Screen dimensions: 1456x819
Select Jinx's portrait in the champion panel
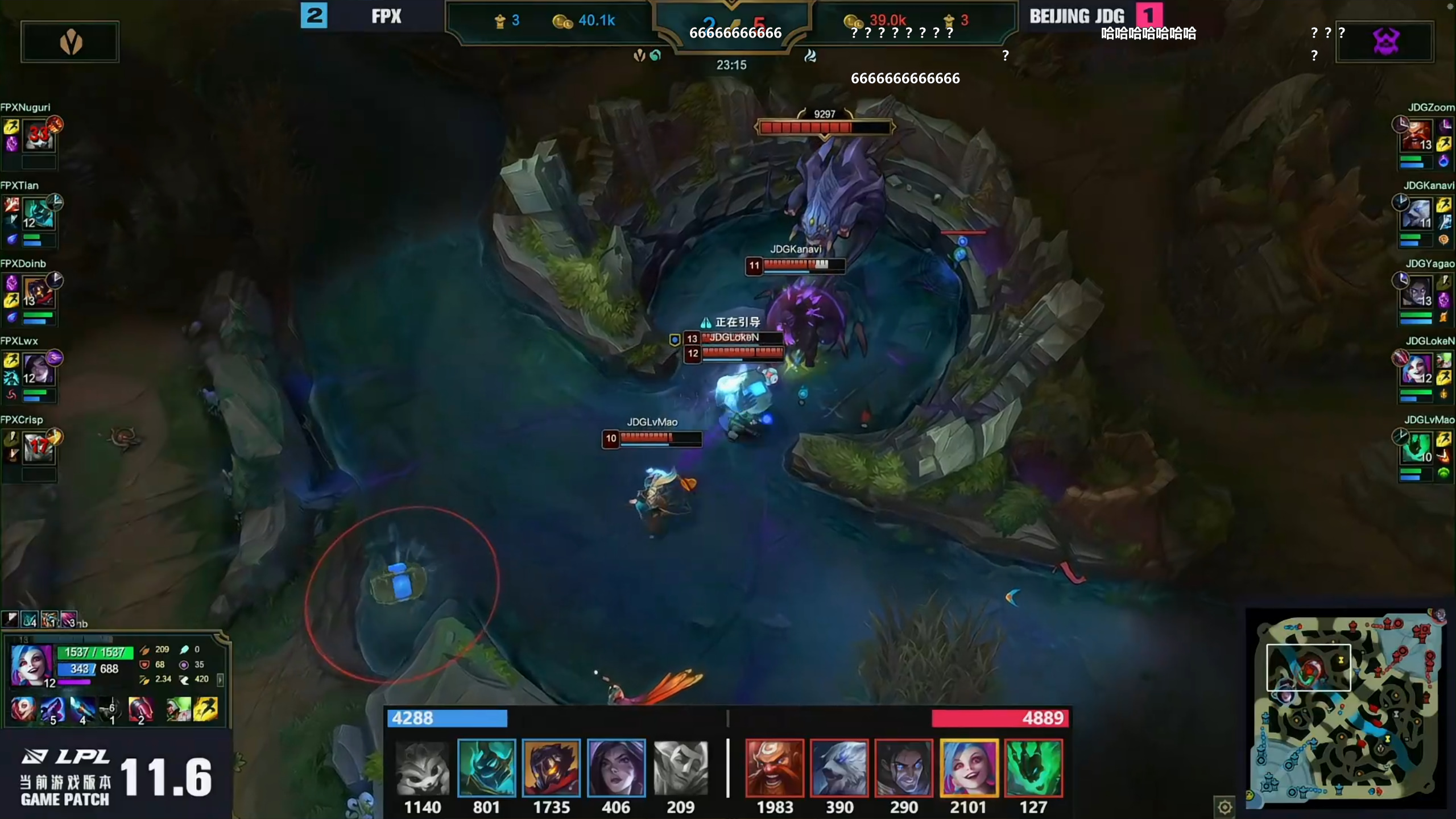click(31, 664)
